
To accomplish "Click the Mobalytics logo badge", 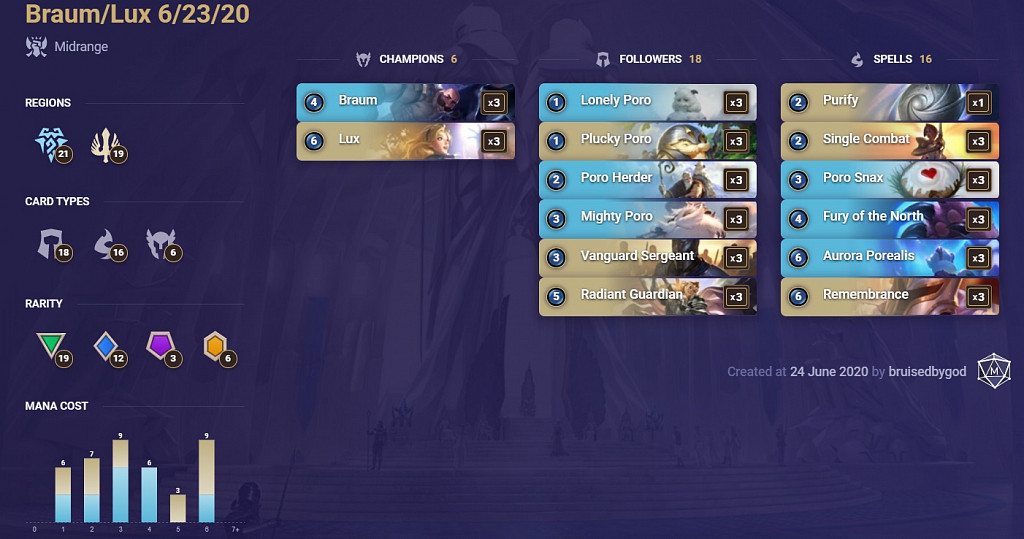I will click(x=994, y=370).
